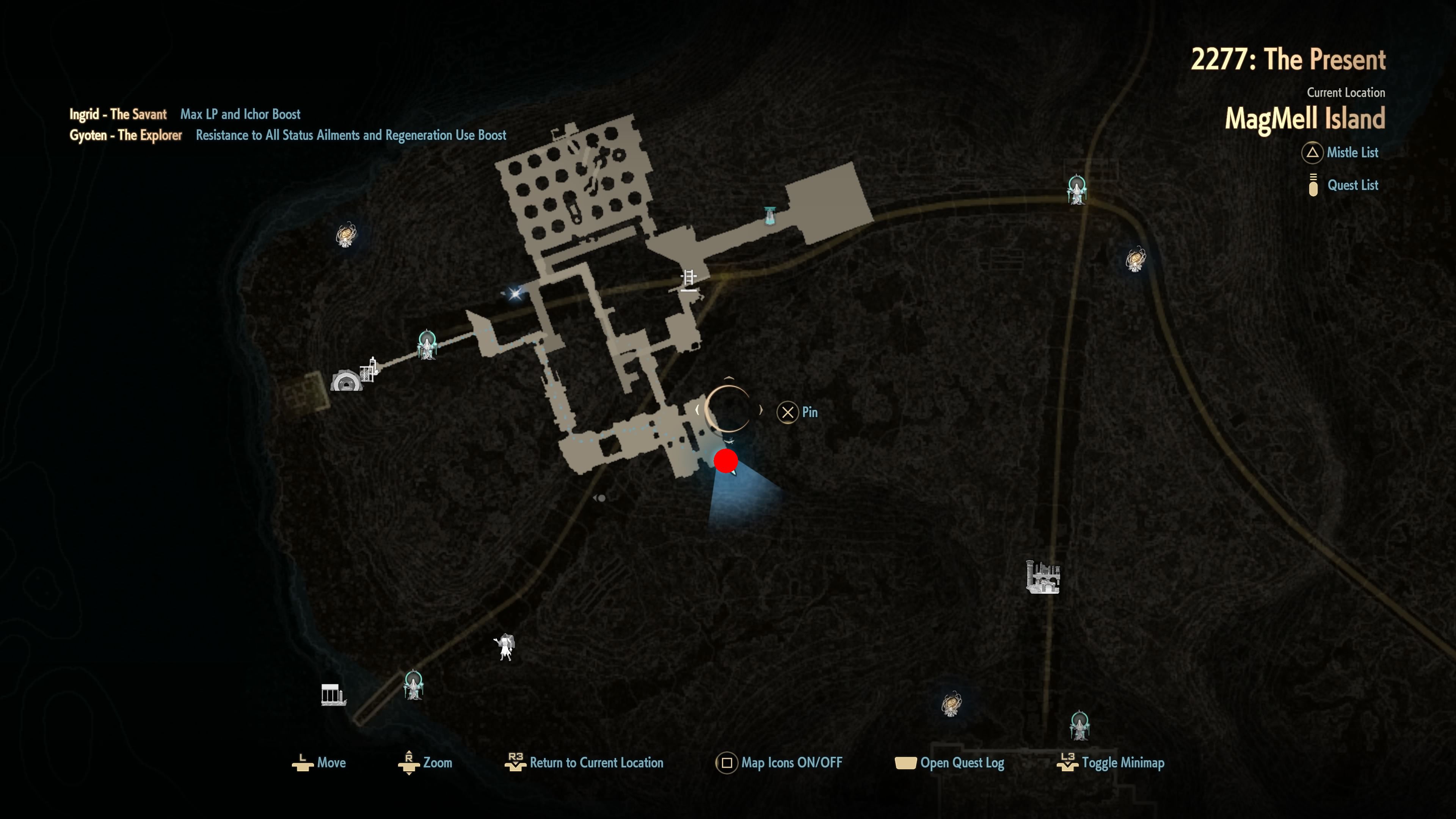Select the ruined building map marker
Image resolution: width=1456 pixels, height=819 pixels.
pos(1042,577)
